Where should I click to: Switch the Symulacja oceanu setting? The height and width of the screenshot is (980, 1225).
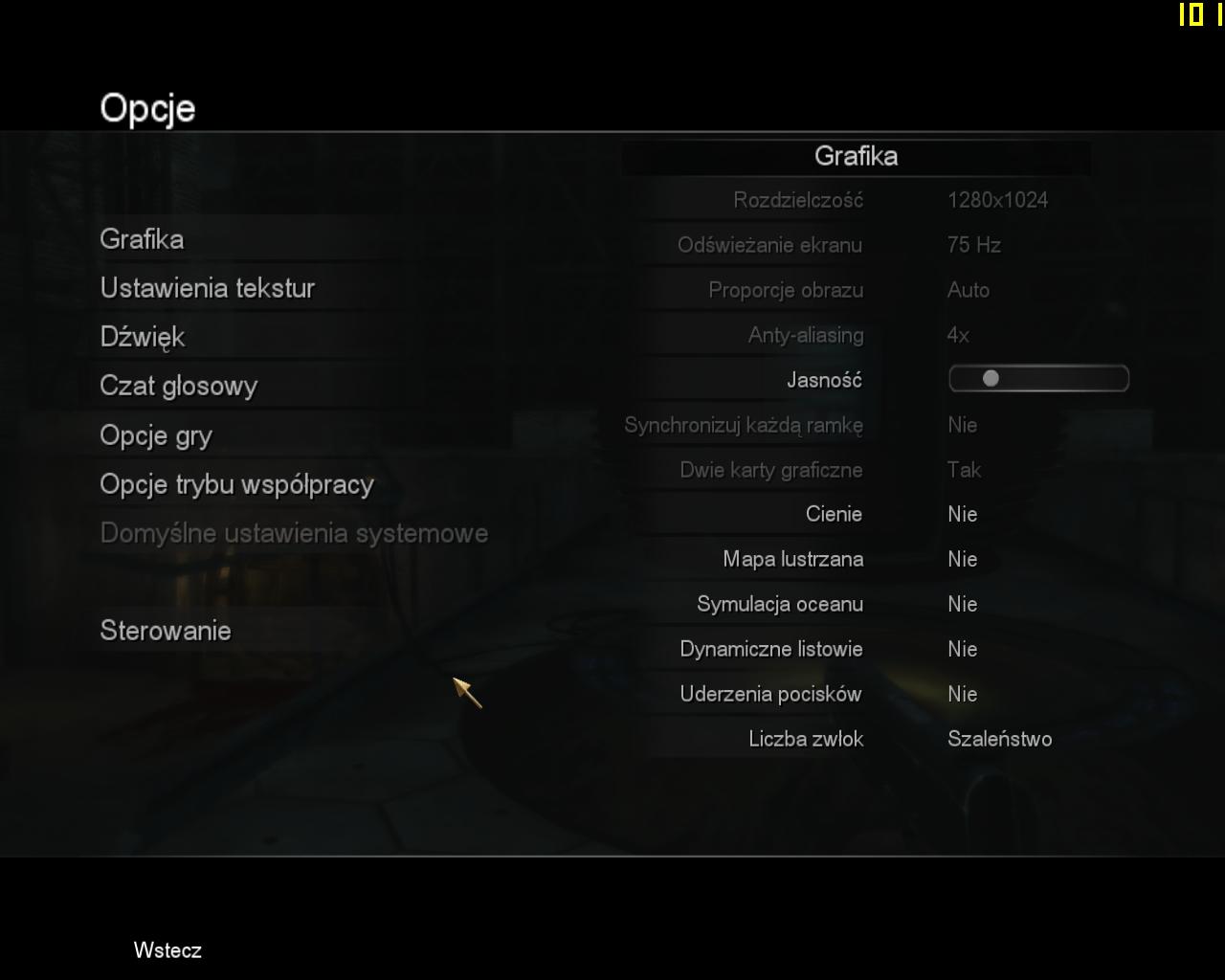962,604
